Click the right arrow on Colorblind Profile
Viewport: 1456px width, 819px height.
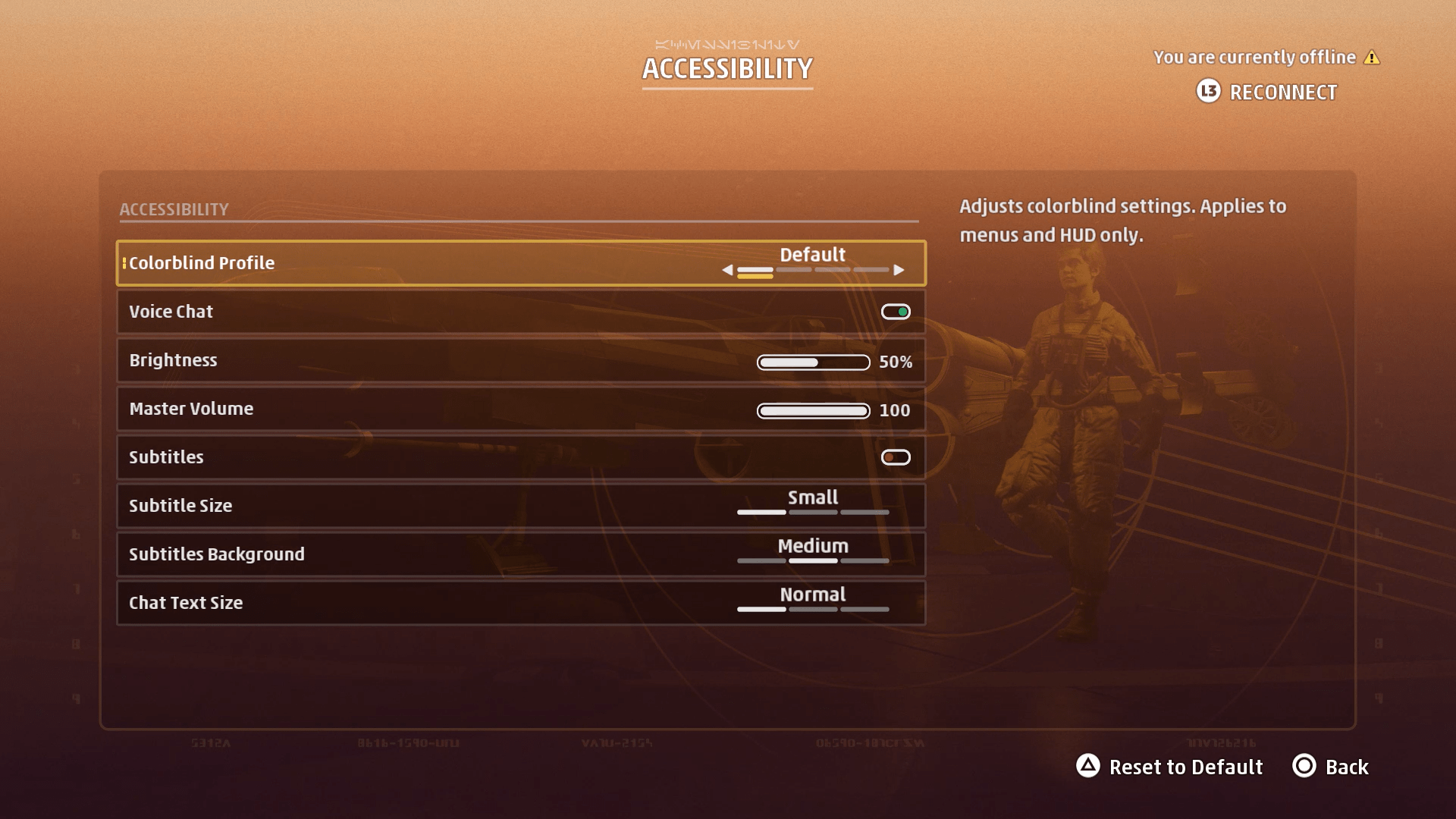coord(899,269)
